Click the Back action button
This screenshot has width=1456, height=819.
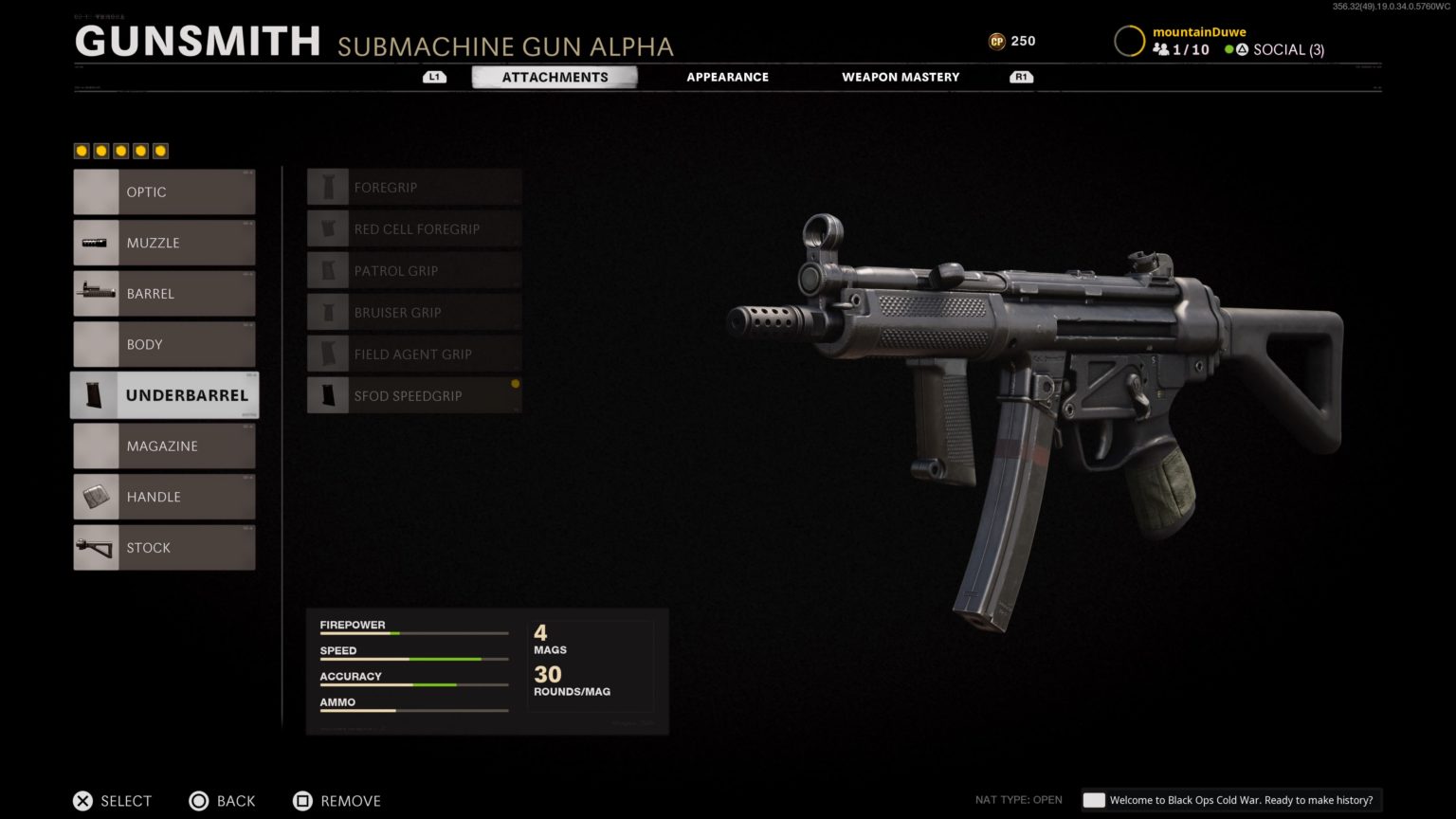point(222,801)
